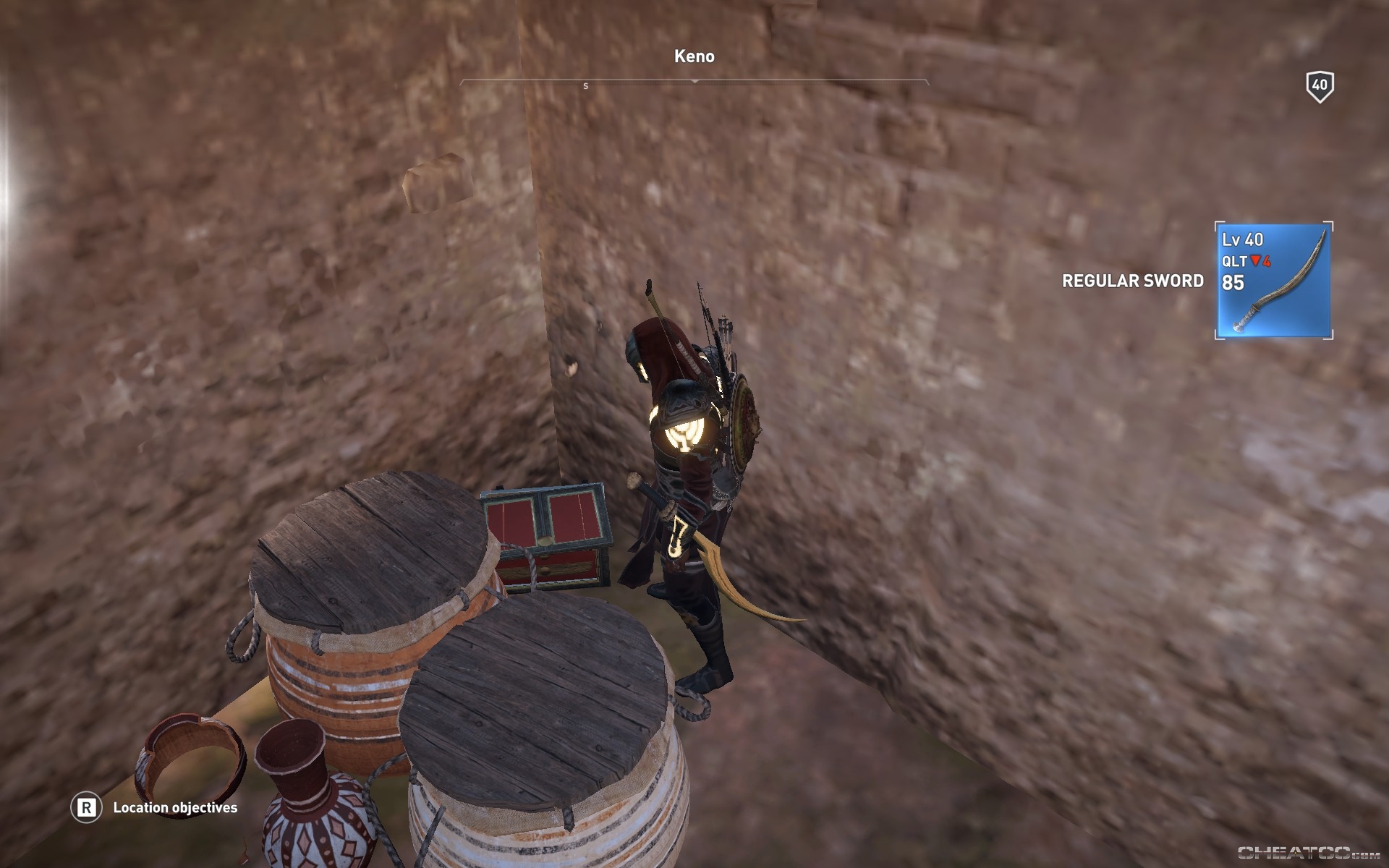The image size is (1389, 868).
Task: Select the Keno location title
Action: pos(694,54)
